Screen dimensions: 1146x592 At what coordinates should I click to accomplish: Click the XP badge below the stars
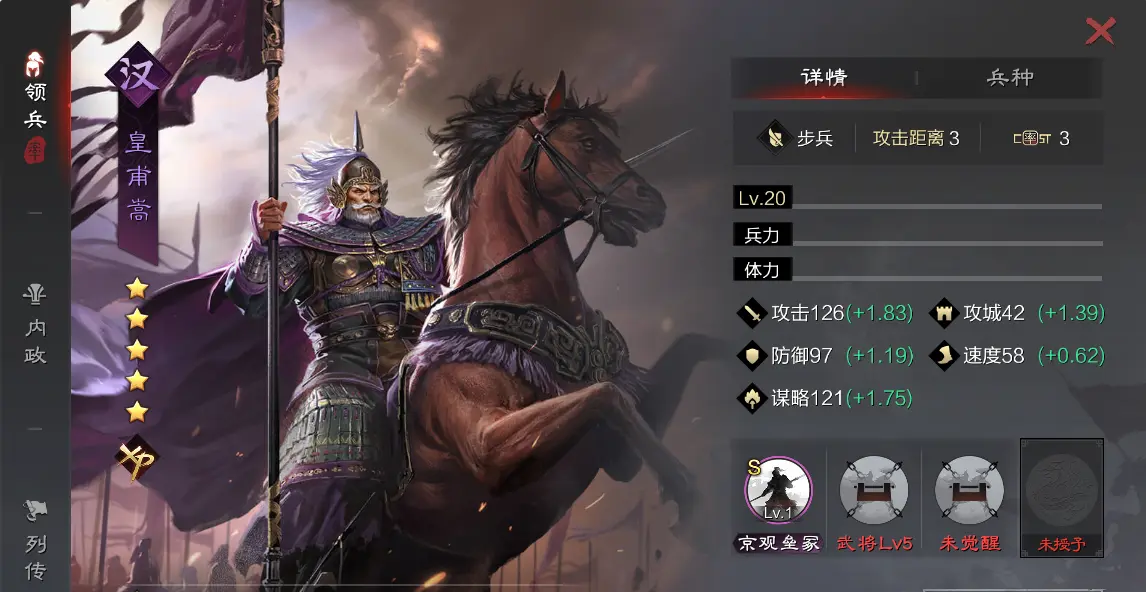[x=136, y=460]
